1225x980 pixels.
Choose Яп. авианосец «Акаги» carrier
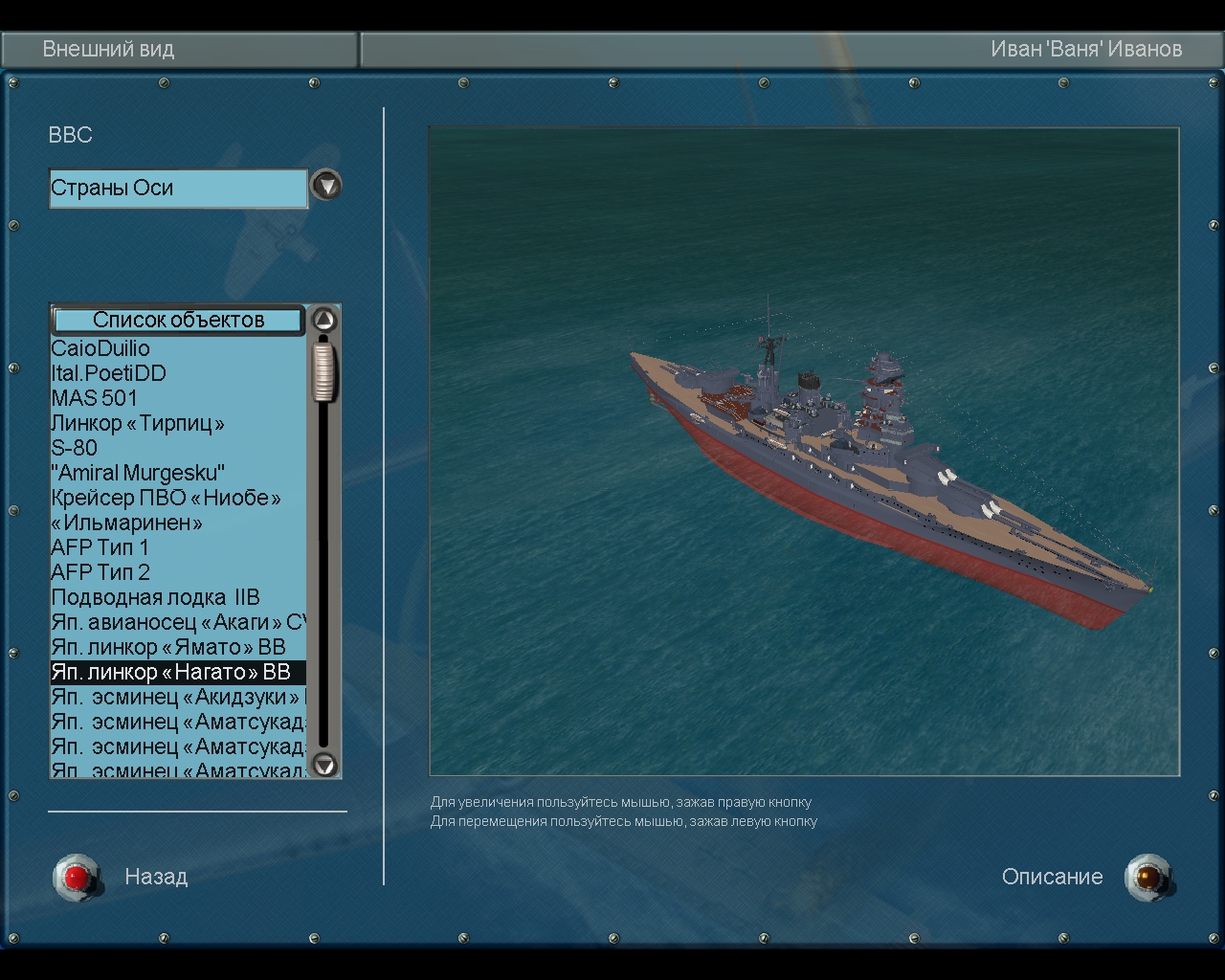[x=177, y=622]
